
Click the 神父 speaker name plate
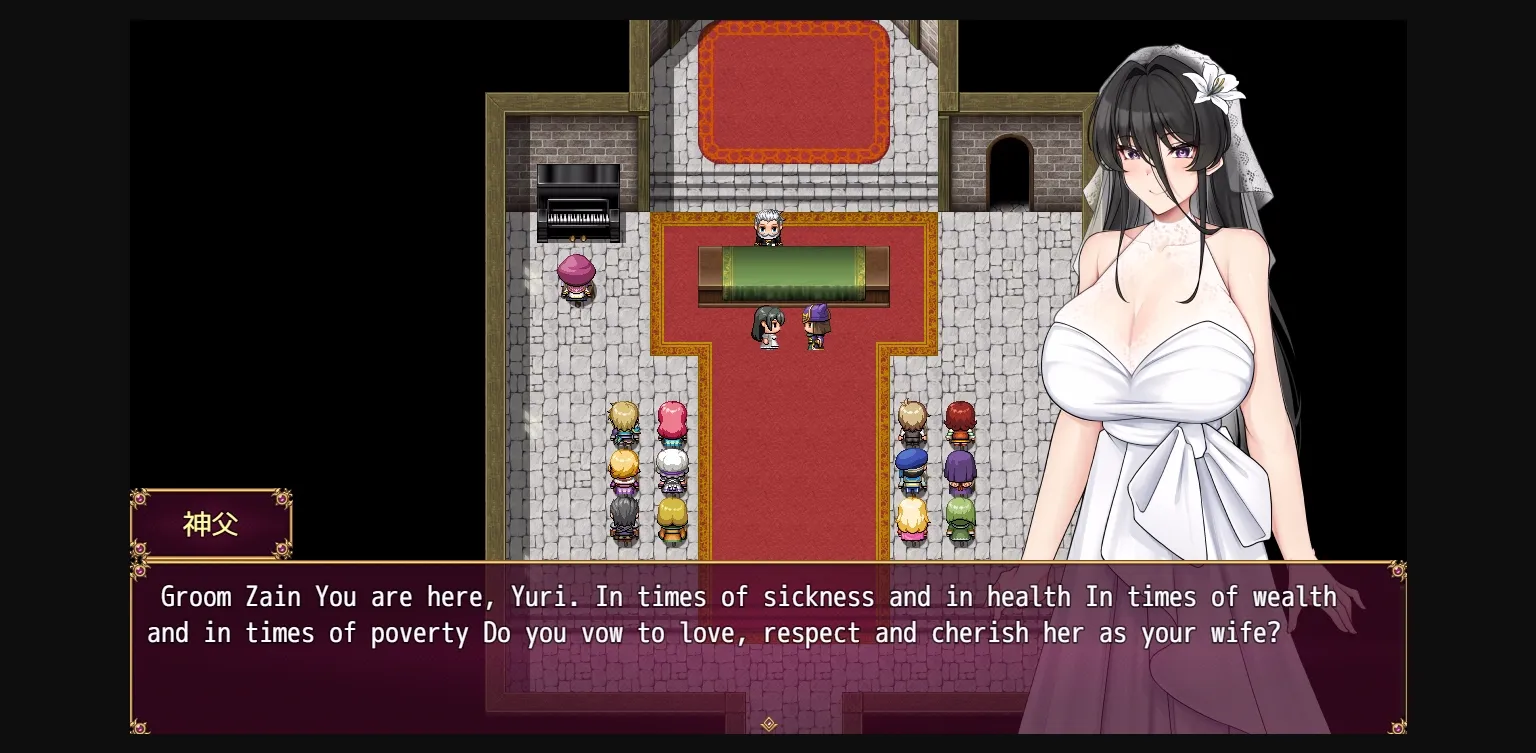(209, 522)
